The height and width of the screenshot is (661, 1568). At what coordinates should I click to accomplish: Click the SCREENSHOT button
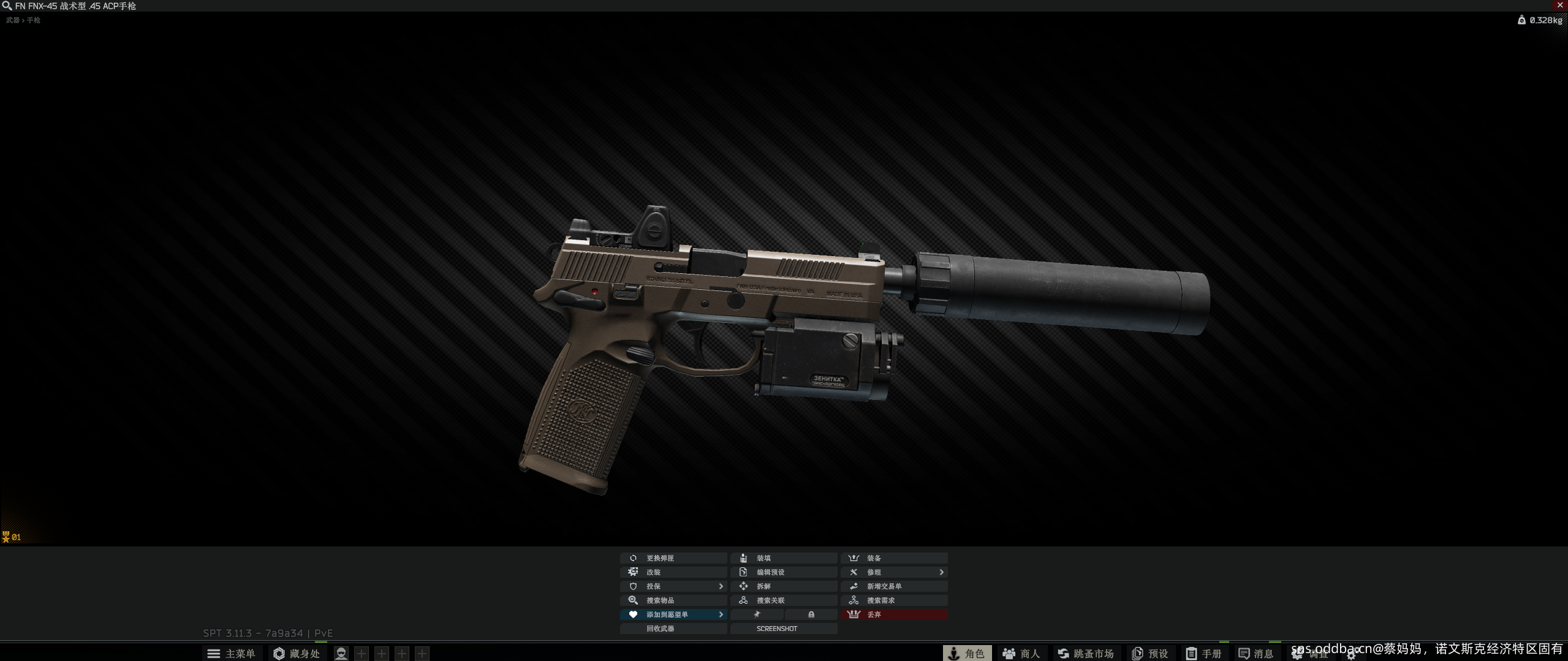point(783,629)
